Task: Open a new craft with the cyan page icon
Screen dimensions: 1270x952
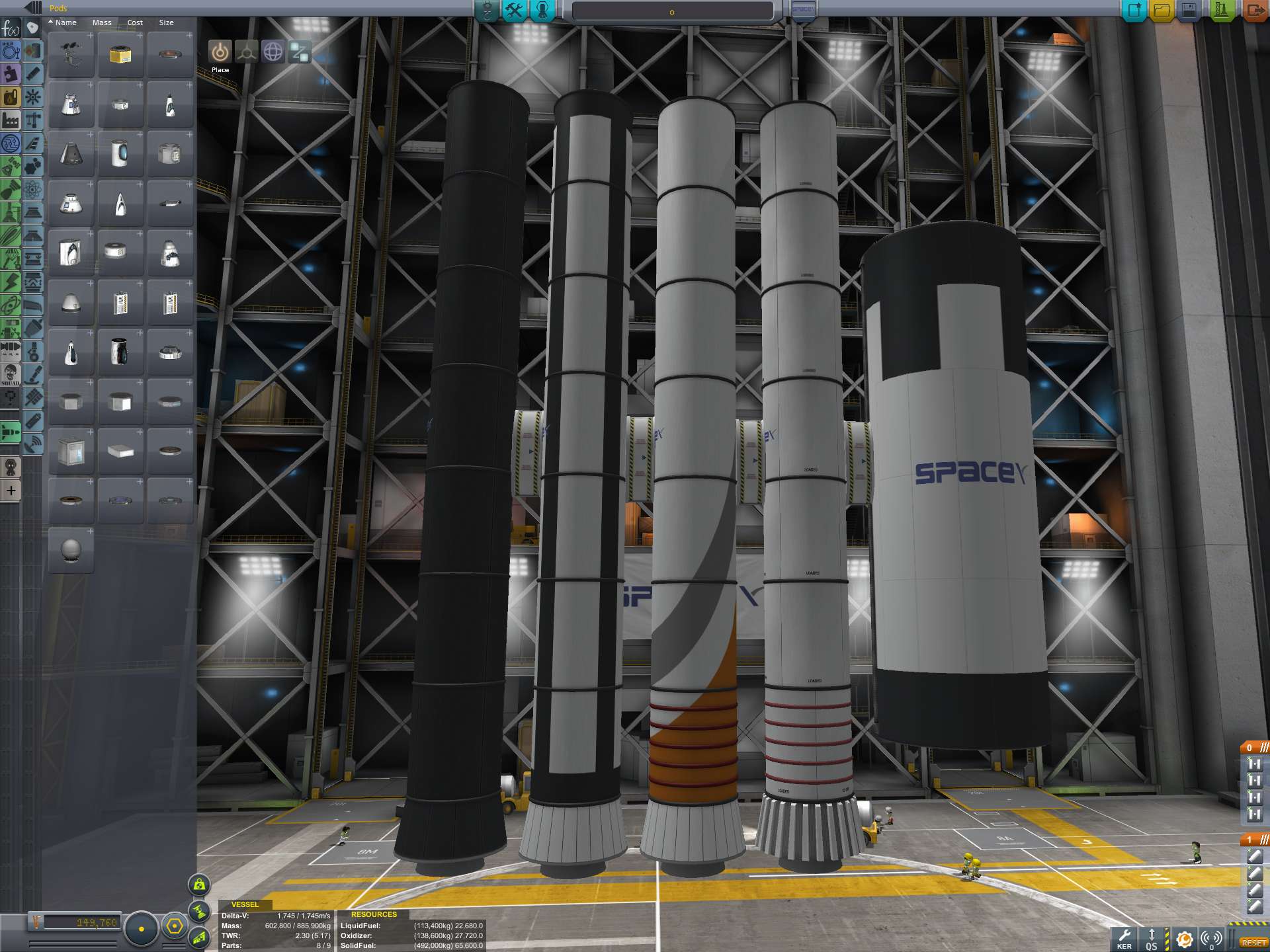Action: [x=1134, y=10]
